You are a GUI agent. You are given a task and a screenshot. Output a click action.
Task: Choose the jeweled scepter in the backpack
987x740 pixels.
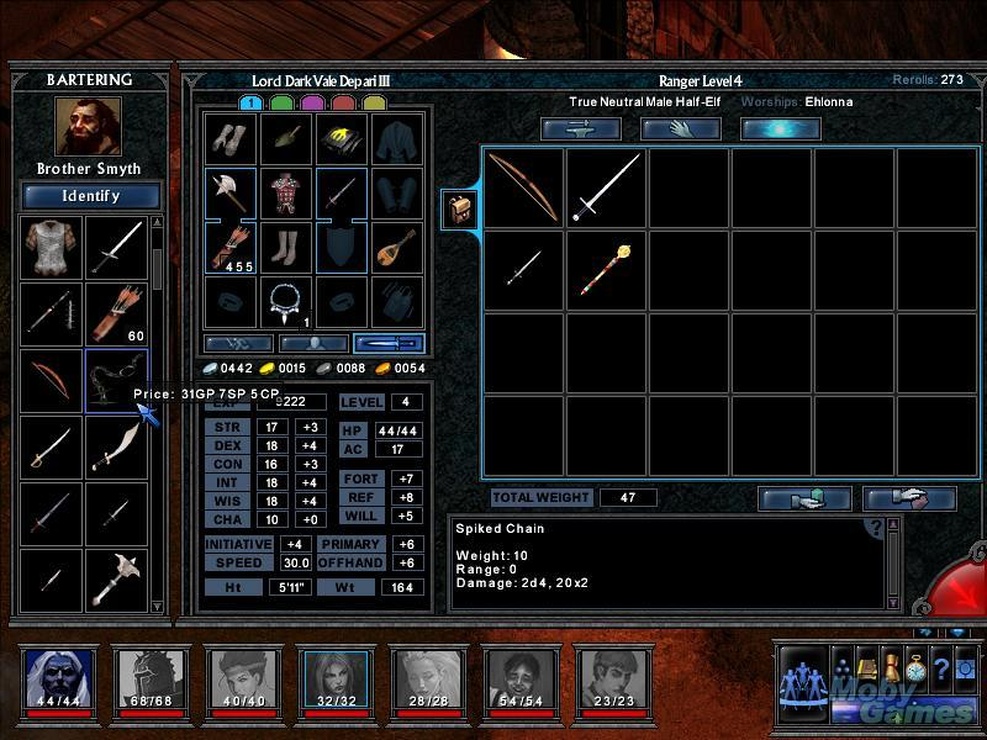[x=607, y=271]
